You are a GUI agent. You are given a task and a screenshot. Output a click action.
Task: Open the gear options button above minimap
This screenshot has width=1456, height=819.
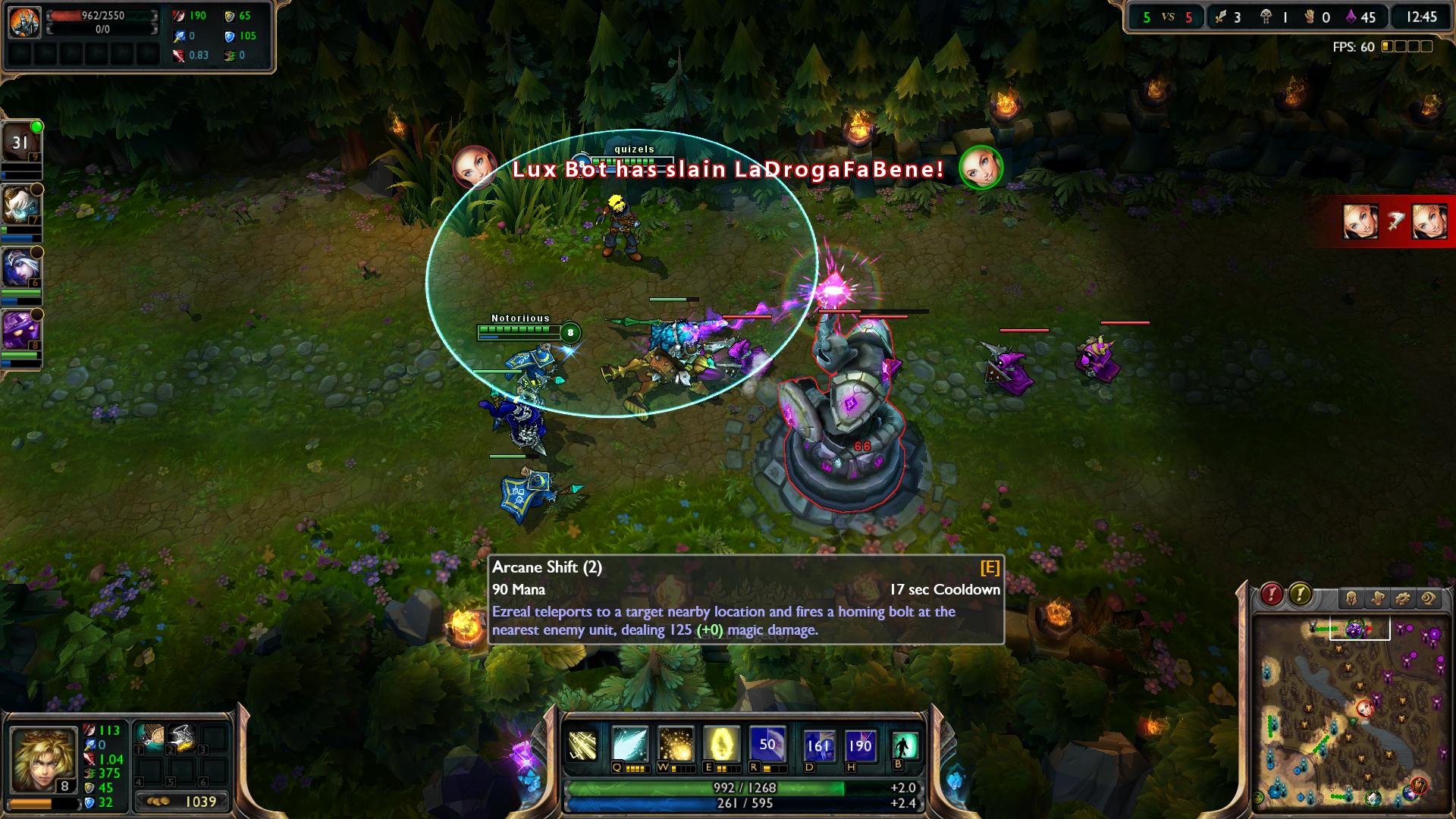coord(1402,599)
